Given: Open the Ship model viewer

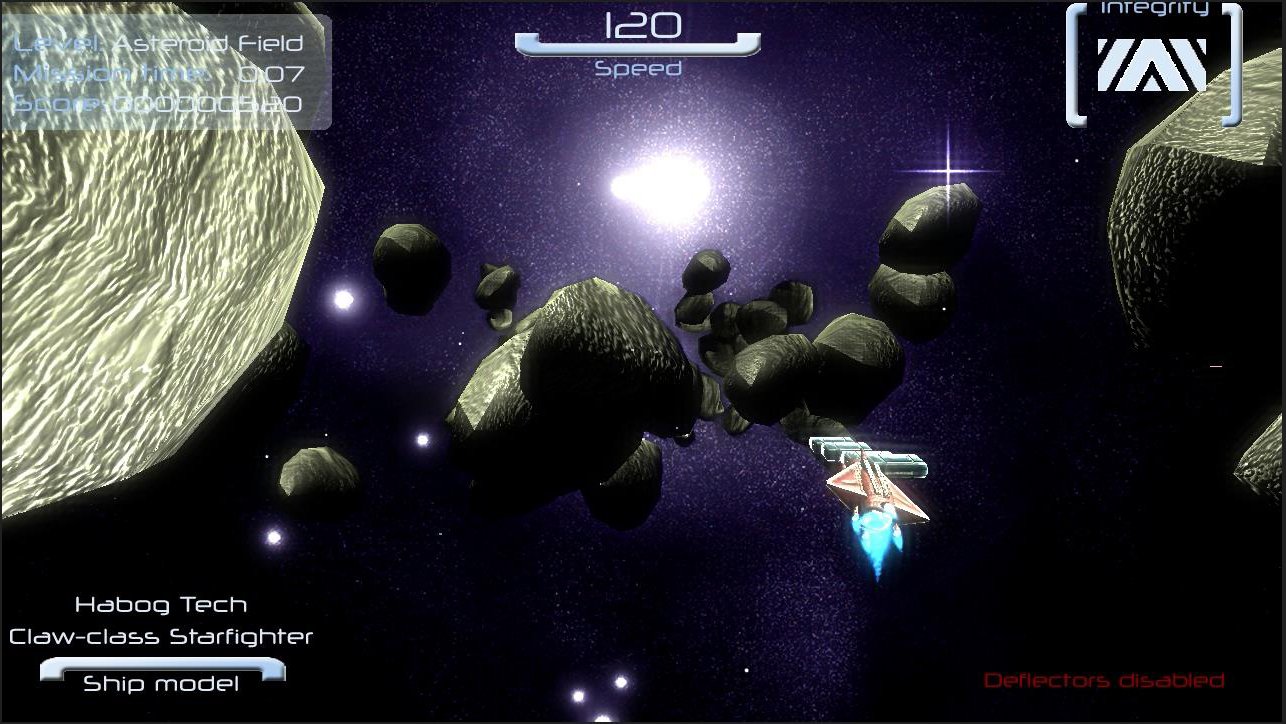Looking at the screenshot, I should coord(162,683).
